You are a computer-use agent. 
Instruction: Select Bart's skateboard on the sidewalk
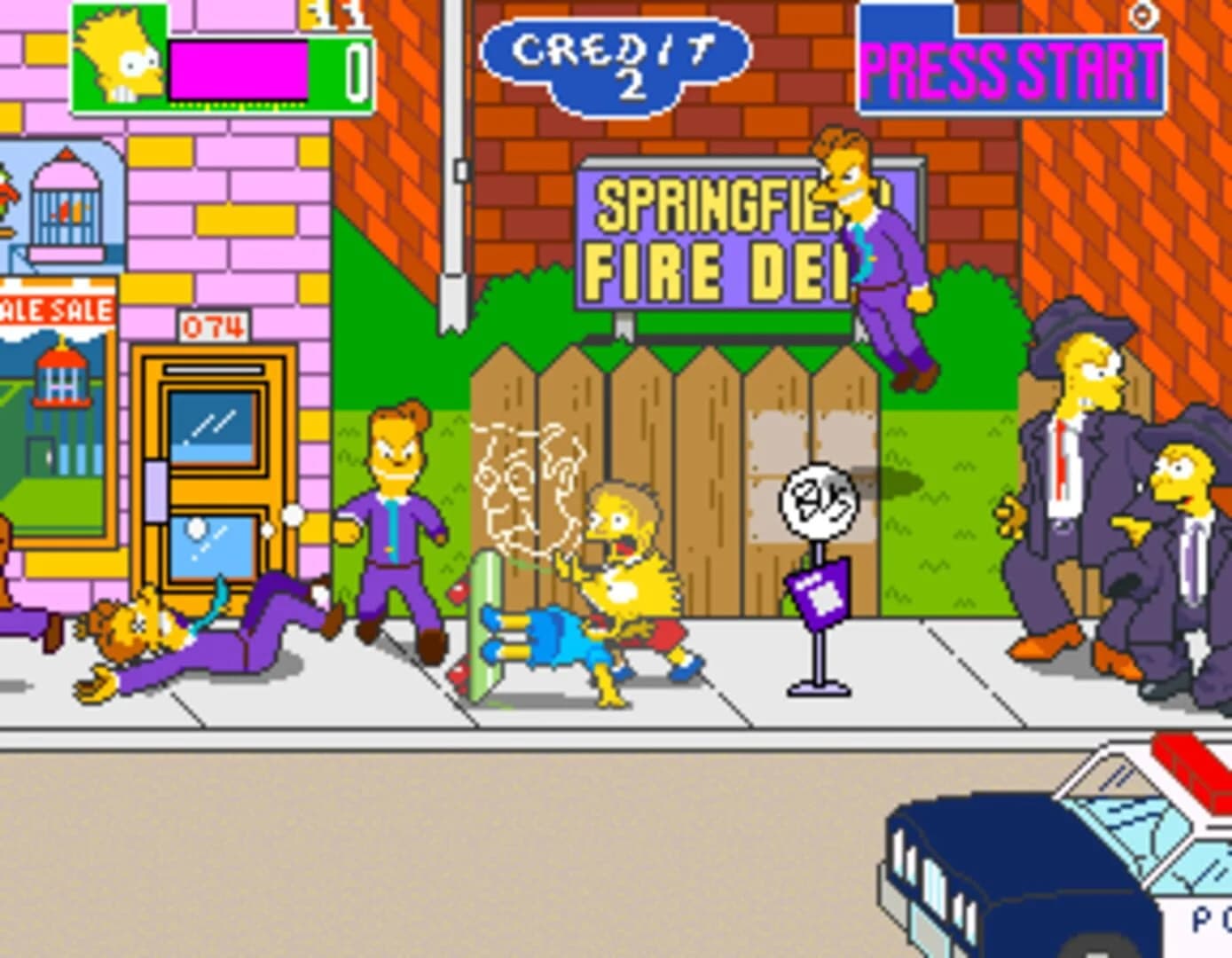[488, 621]
